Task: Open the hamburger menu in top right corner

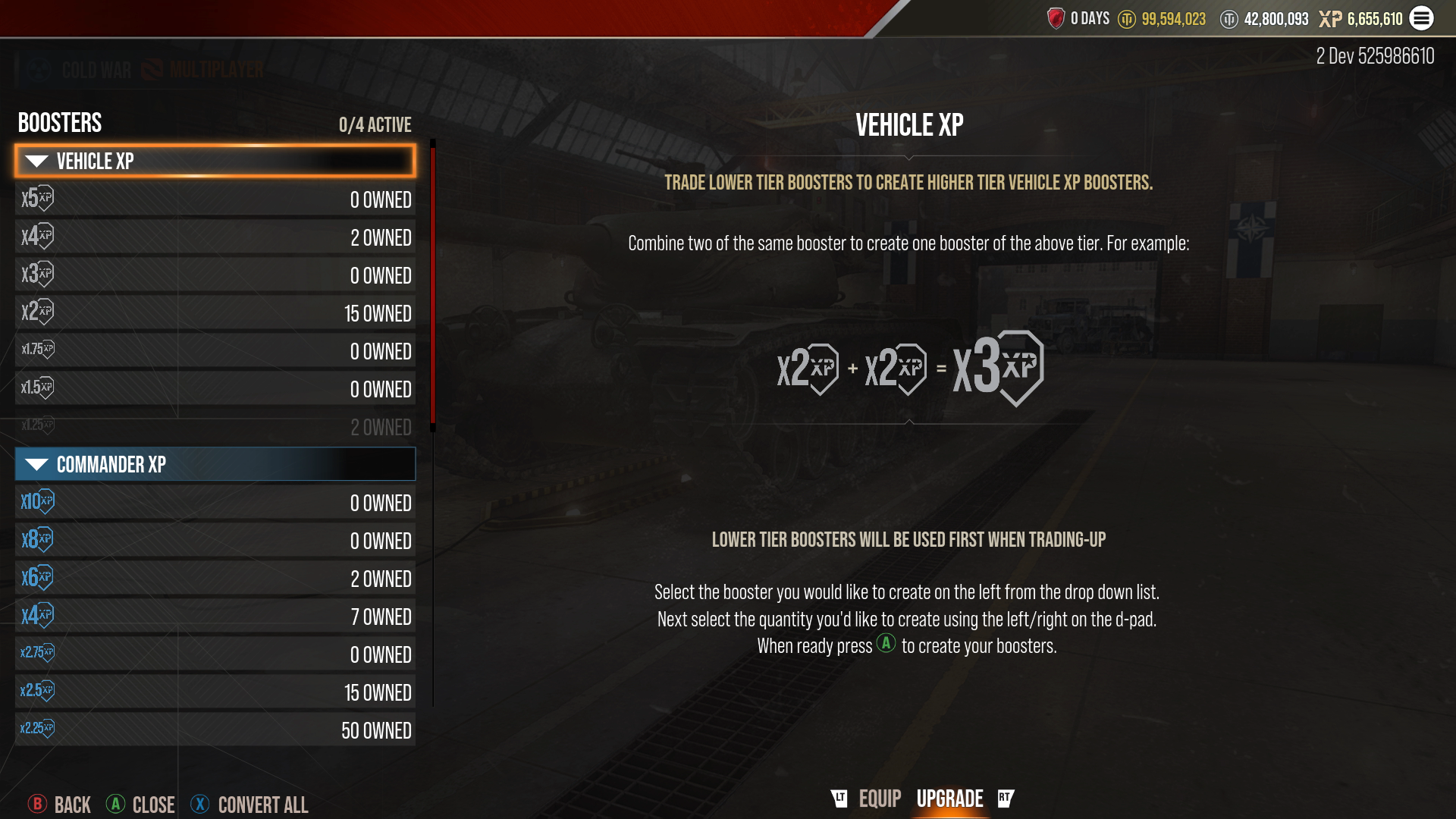Action: click(x=1422, y=18)
